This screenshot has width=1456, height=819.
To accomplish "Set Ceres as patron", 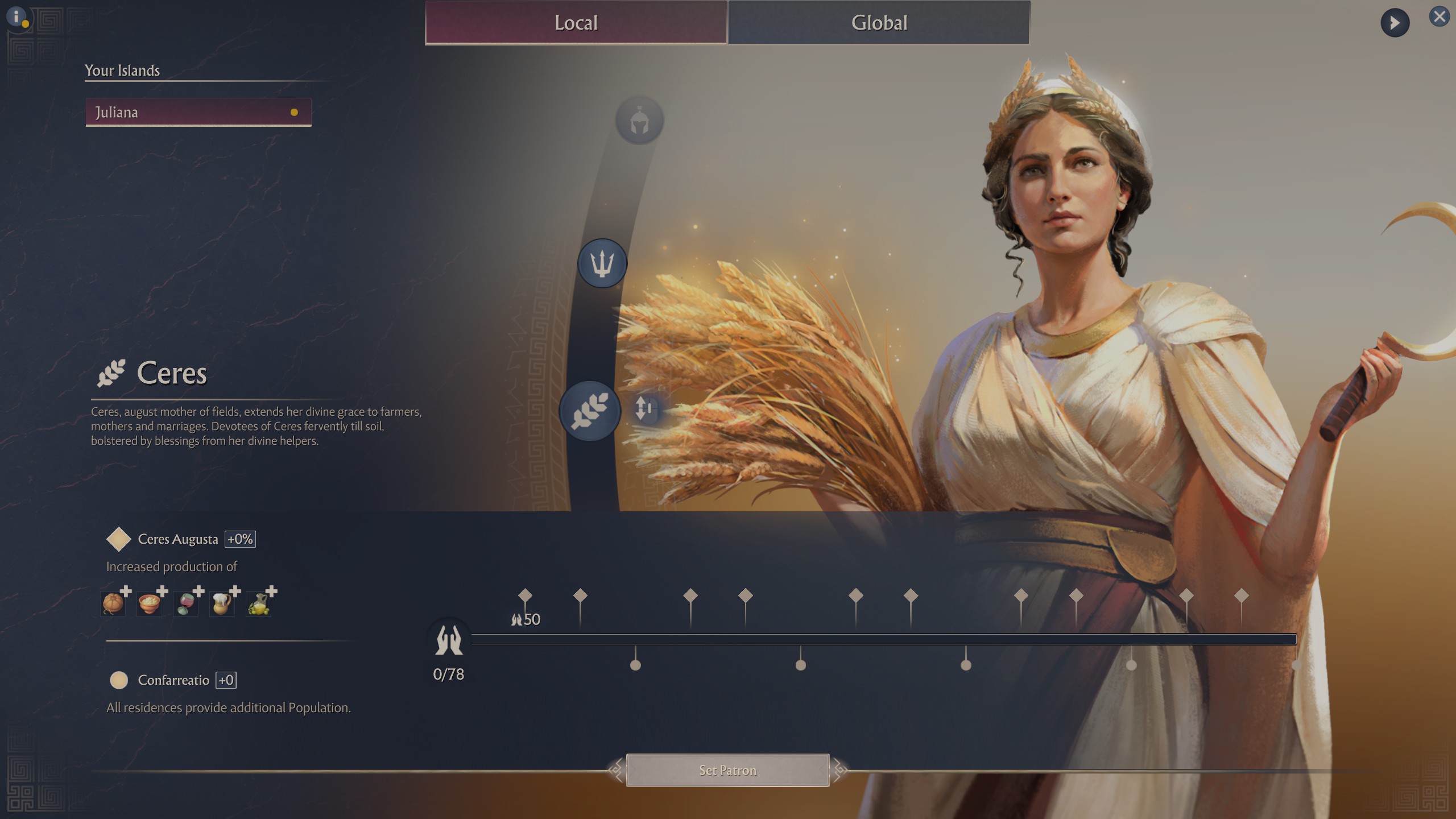I will (727, 771).
